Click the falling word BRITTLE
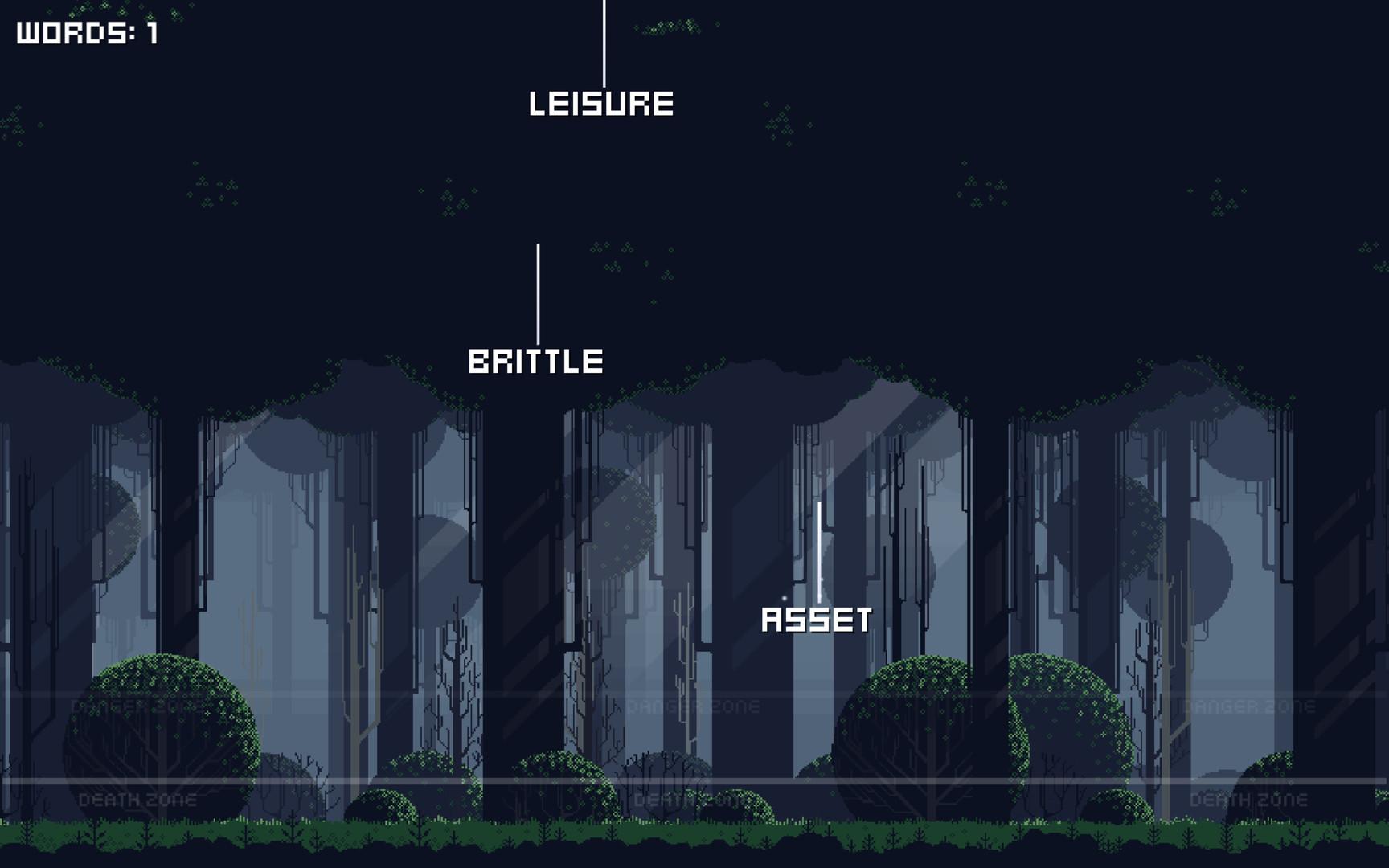Viewport: 1389px width, 868px height. 536,362
